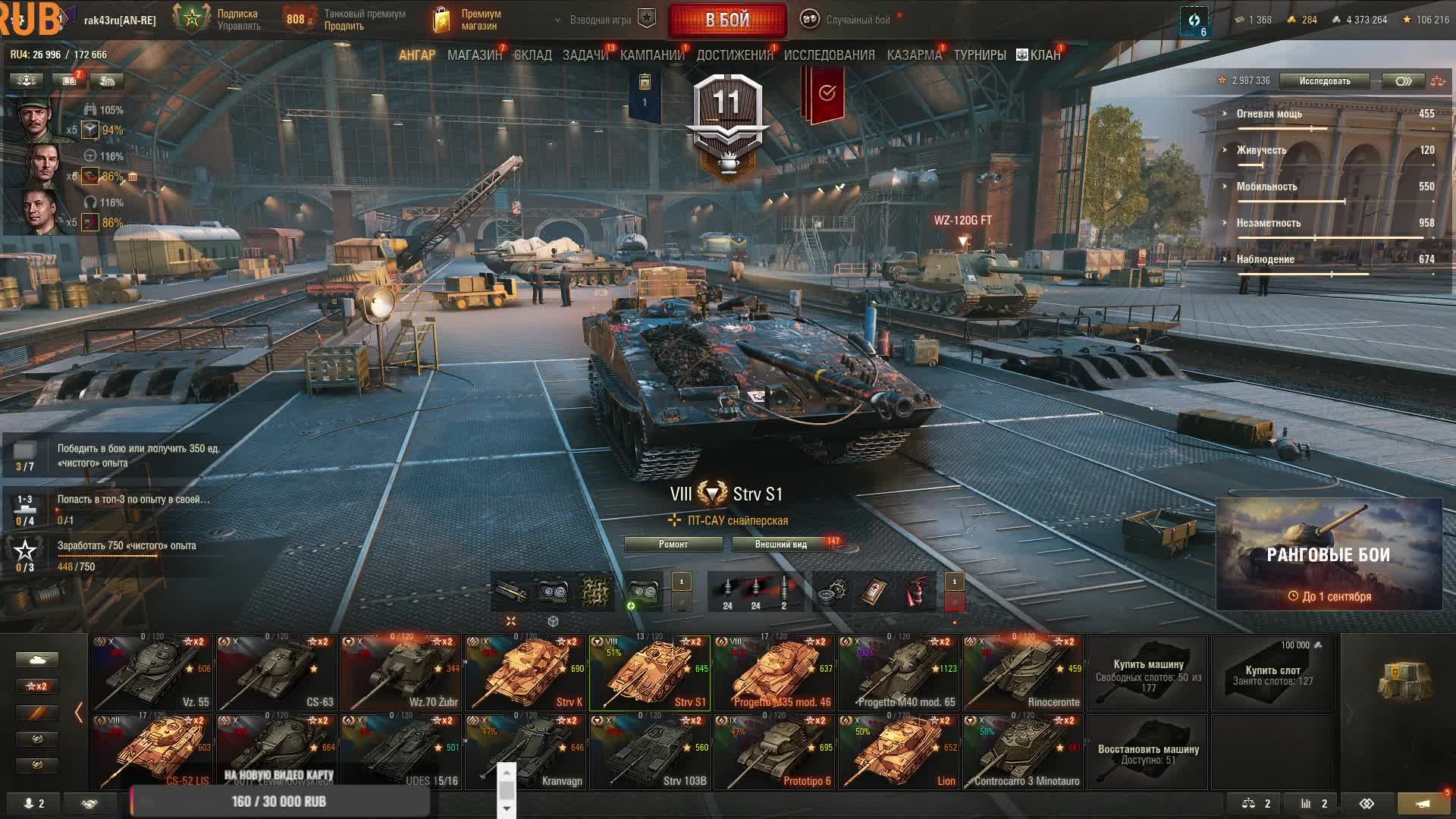Switch to the СКЛАД tab
This screenshot has width=1456, height=819.
(532, 55)
